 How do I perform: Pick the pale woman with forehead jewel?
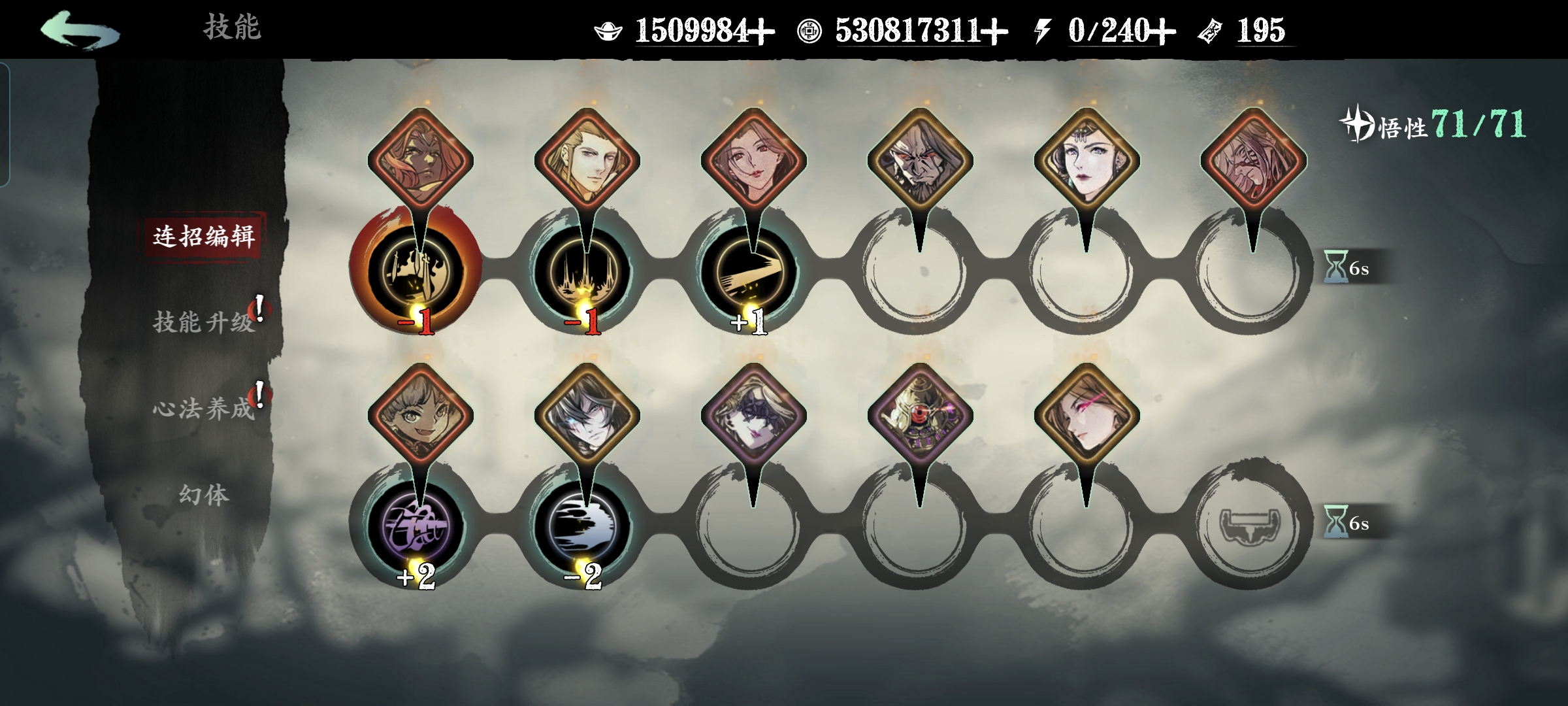(x=1086, y=160)
